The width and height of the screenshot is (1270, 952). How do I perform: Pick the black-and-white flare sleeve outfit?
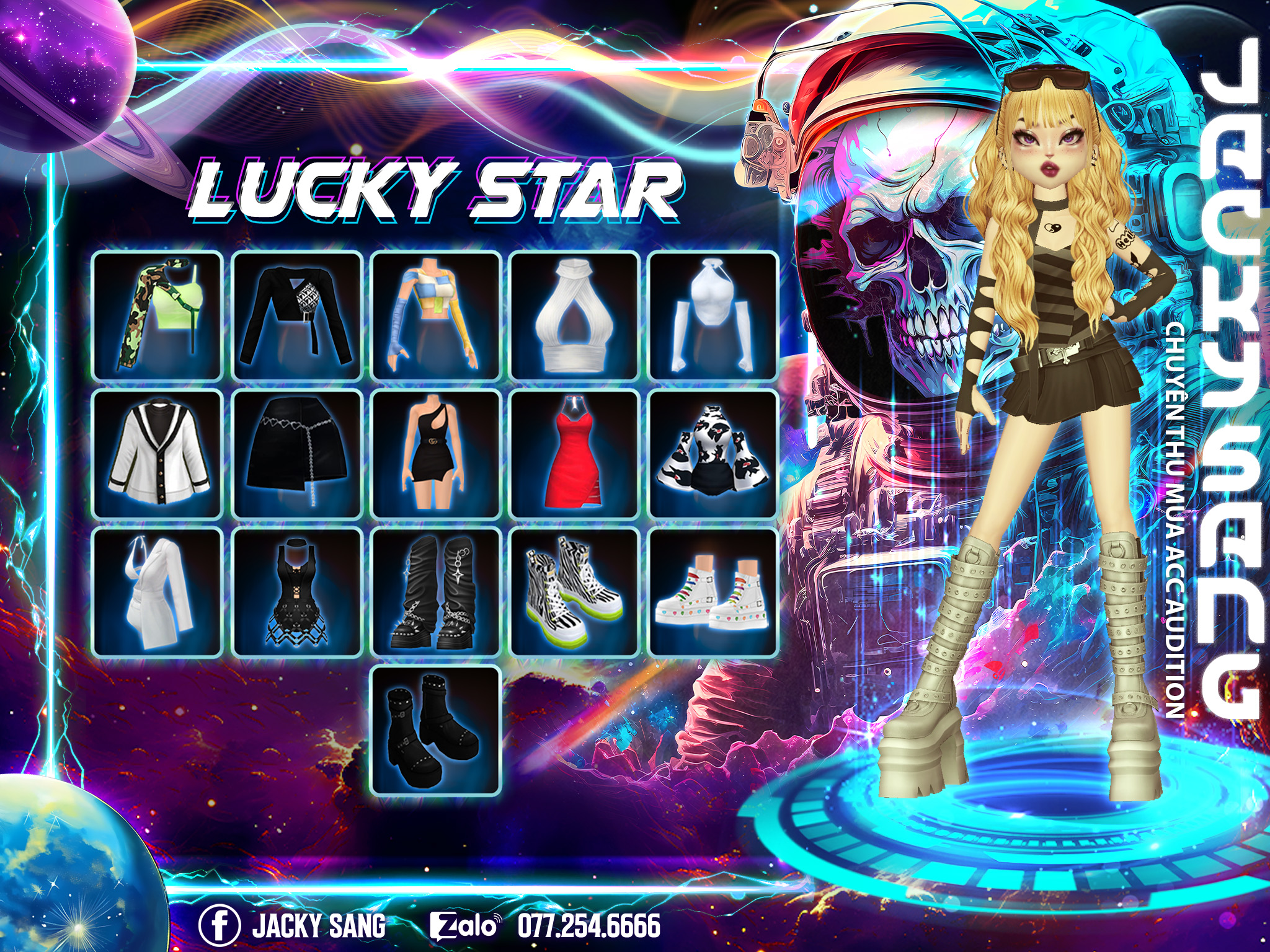coord(713,454)
